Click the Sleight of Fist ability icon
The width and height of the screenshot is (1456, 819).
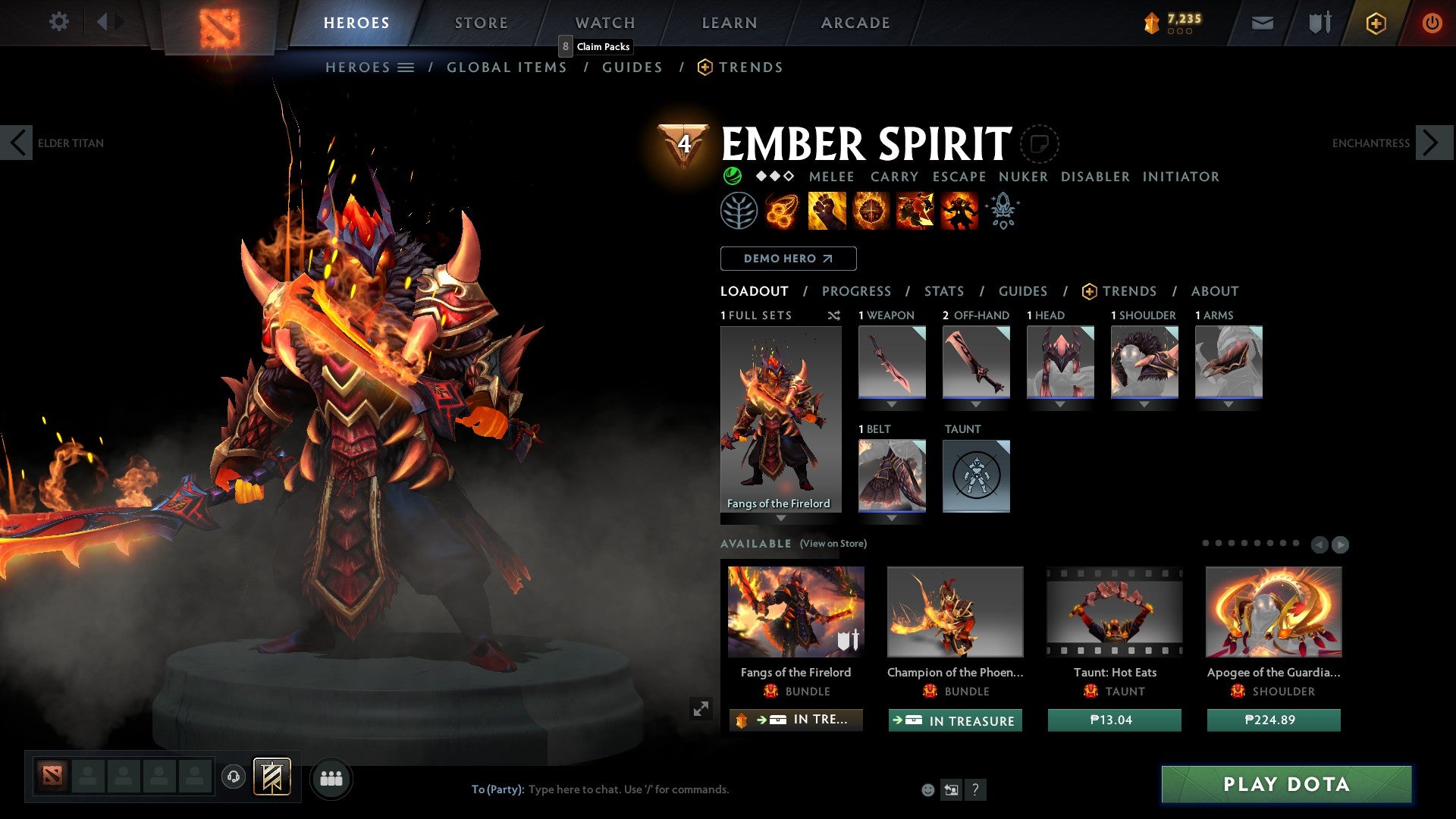pos(826,210)
